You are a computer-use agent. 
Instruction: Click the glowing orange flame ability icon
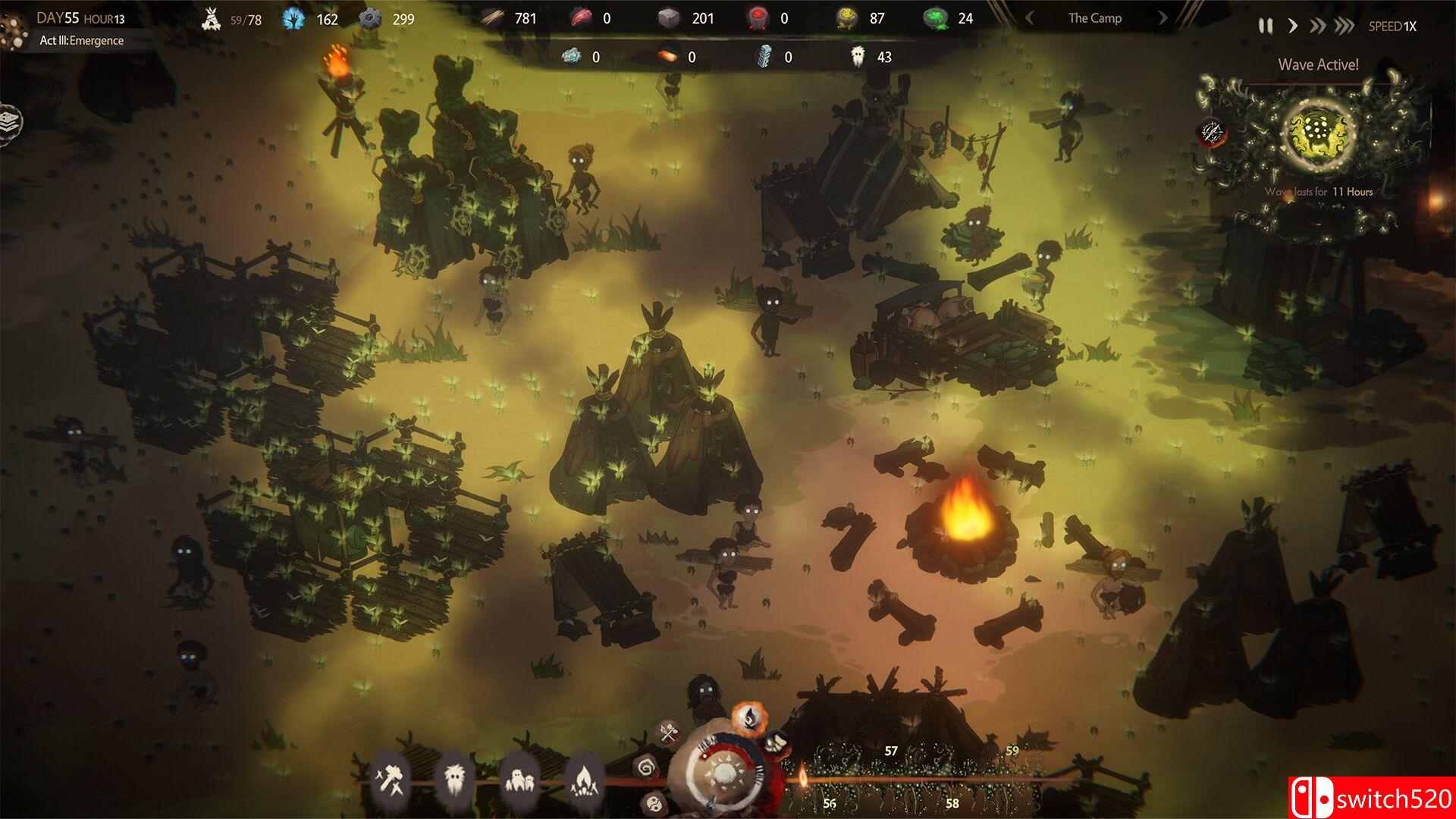[749, 720]
